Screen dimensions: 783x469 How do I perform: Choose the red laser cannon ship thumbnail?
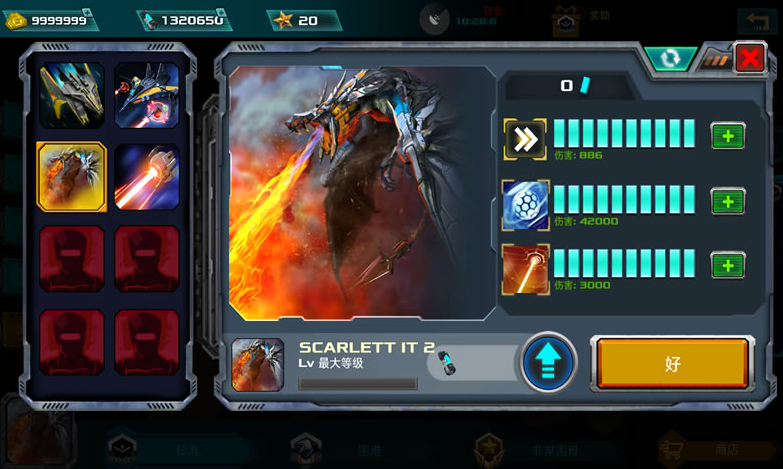tap(147, 177)
